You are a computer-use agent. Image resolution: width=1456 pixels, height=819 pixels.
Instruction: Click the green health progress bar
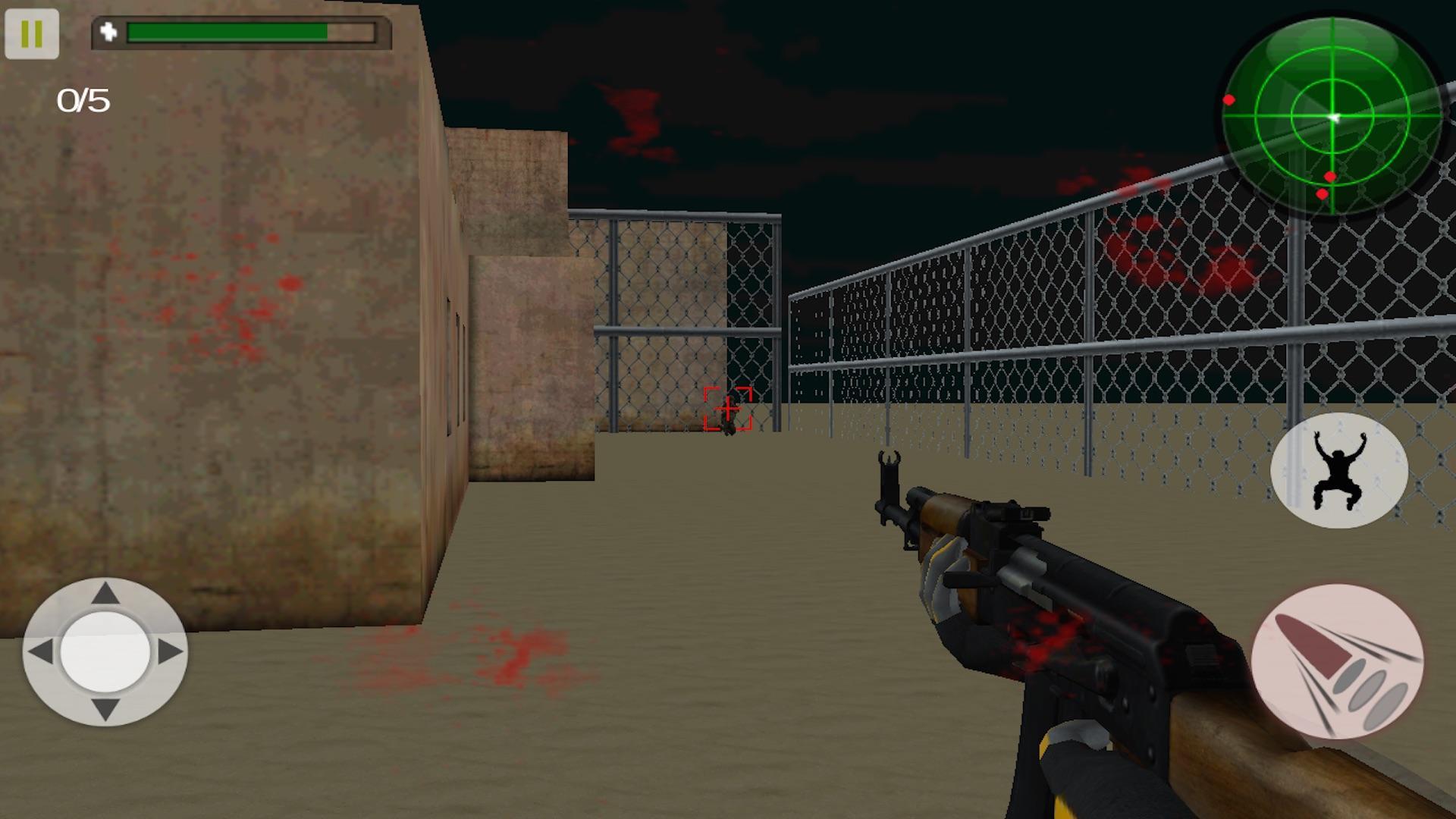(x=227, y=32)
